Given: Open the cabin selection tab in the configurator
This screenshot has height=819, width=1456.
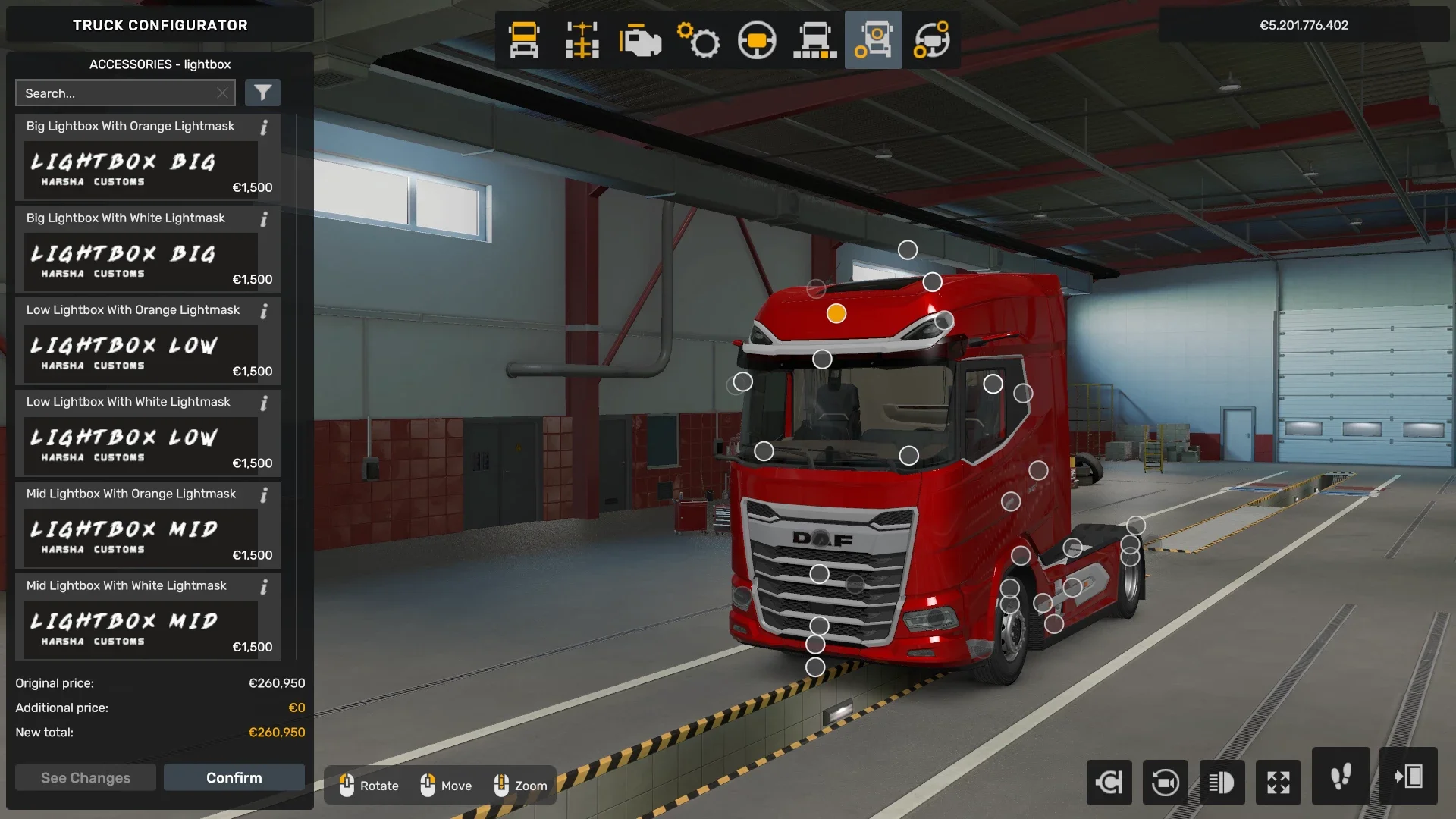Looking at the screenshot, I should click(x=524, y=41).
